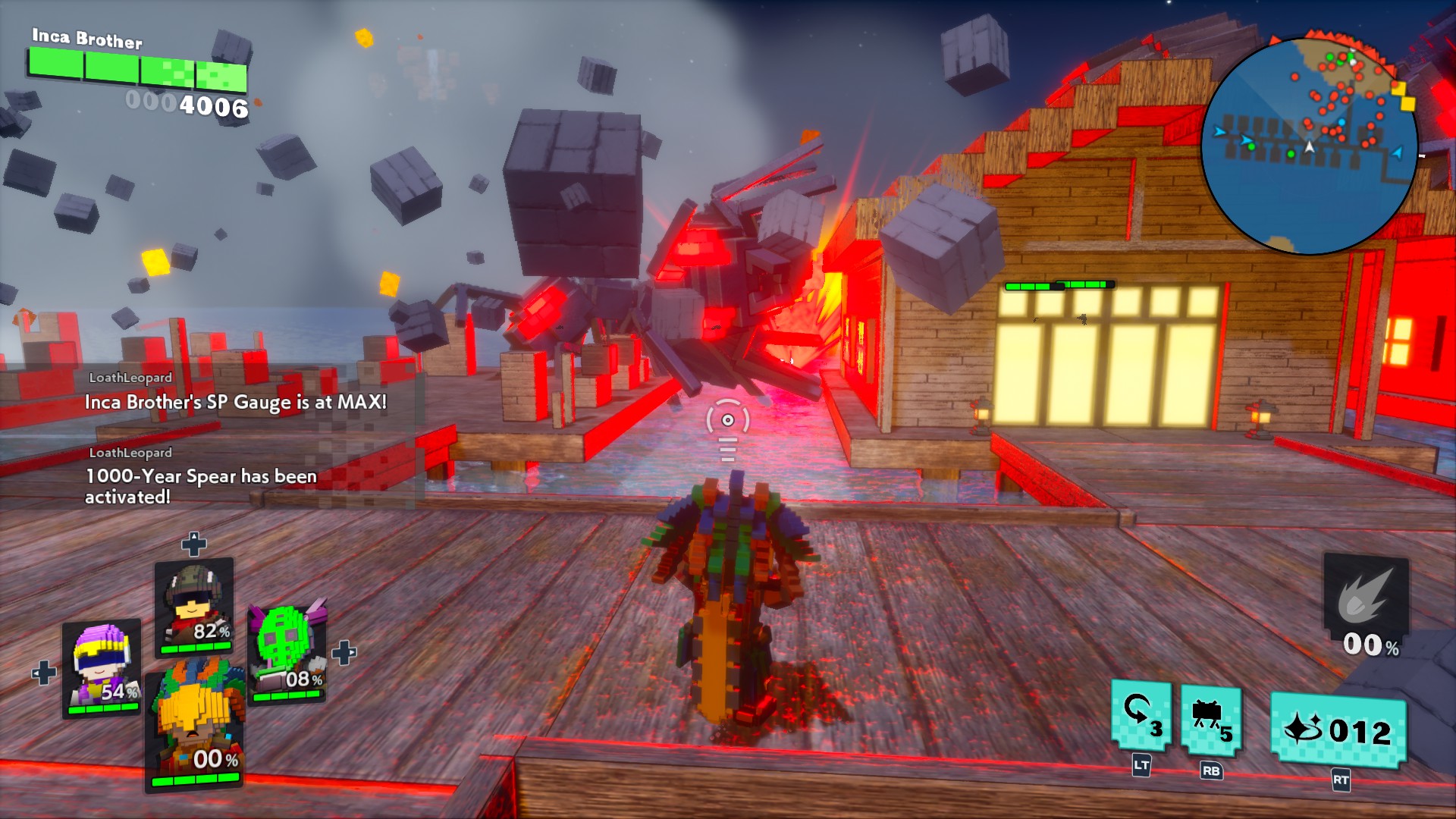The width and height of the screenshot is (1456, 819).
Task: Fire the sparkle weapon with 012 ammo
Action: pos(1338,731)
